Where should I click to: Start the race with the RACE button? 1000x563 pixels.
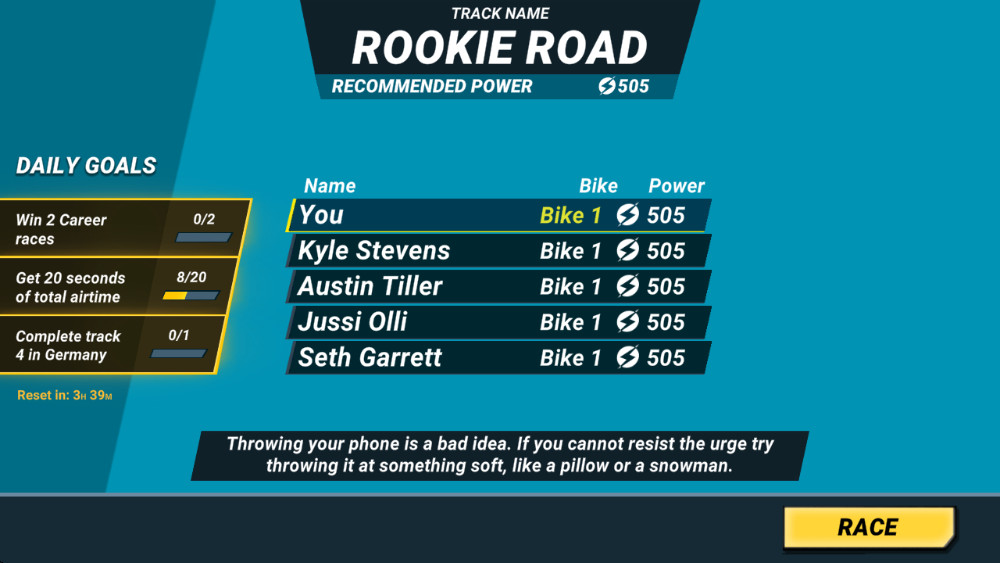coord(868,527)
